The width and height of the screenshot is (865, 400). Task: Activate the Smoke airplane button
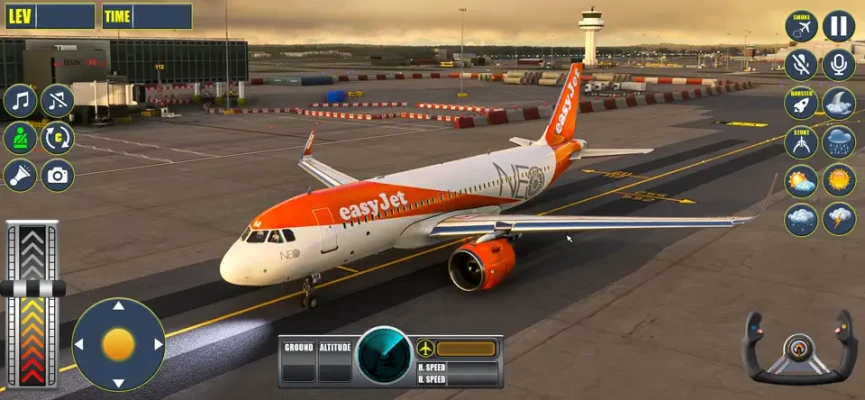pyautogui.click(x=801, y=26)
